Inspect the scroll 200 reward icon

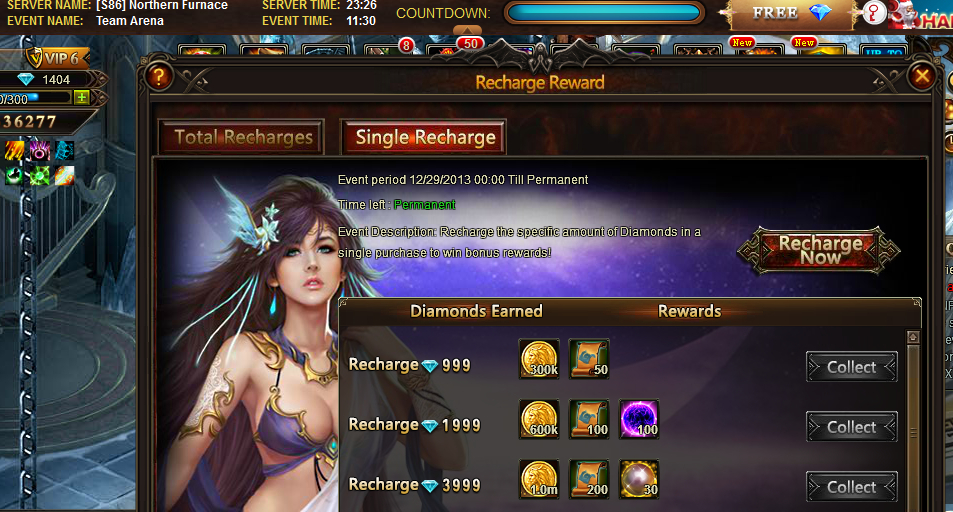(589, 479)
